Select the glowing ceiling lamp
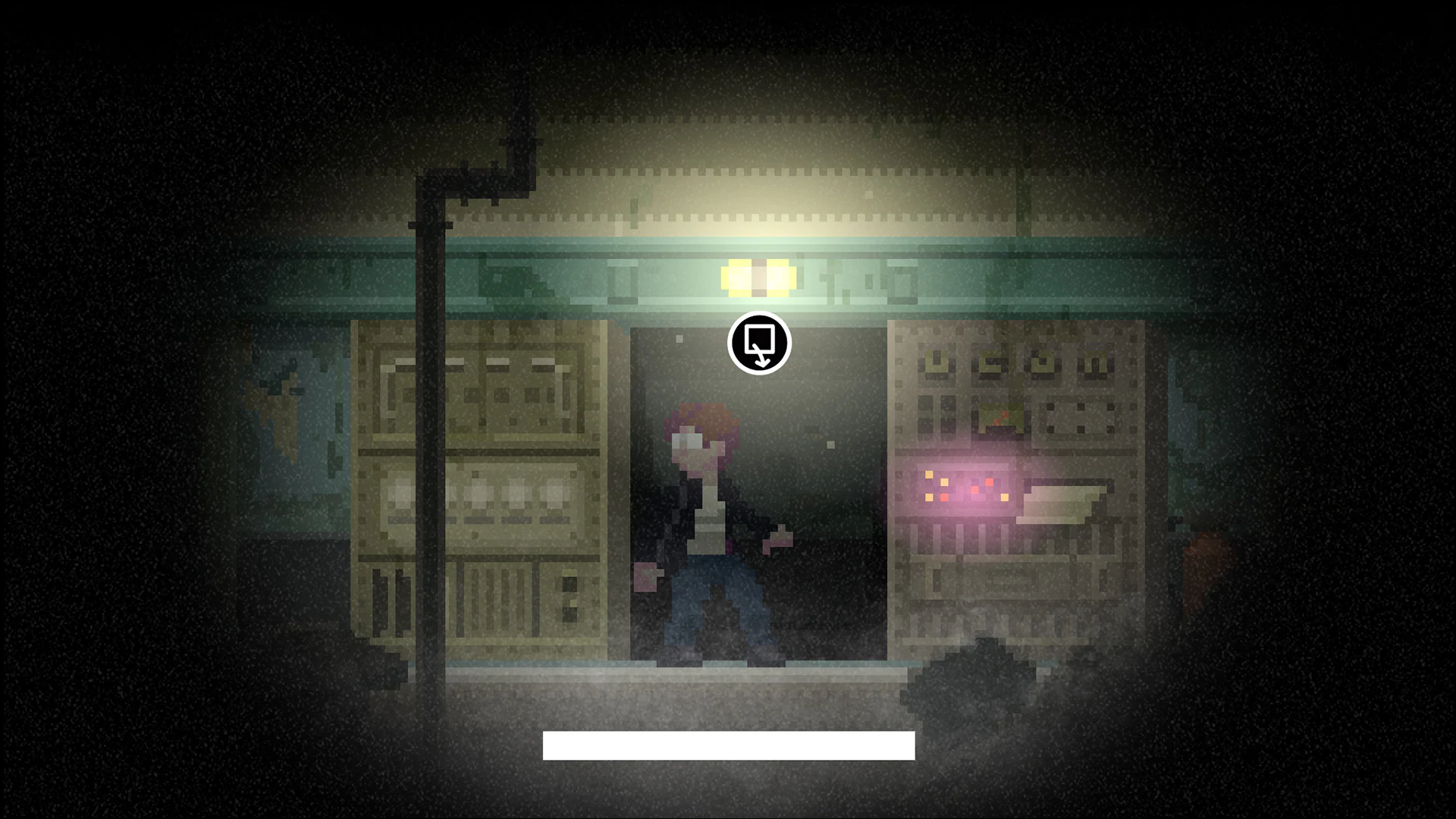This screenshot has width=1456, height=819. point(758,277)
